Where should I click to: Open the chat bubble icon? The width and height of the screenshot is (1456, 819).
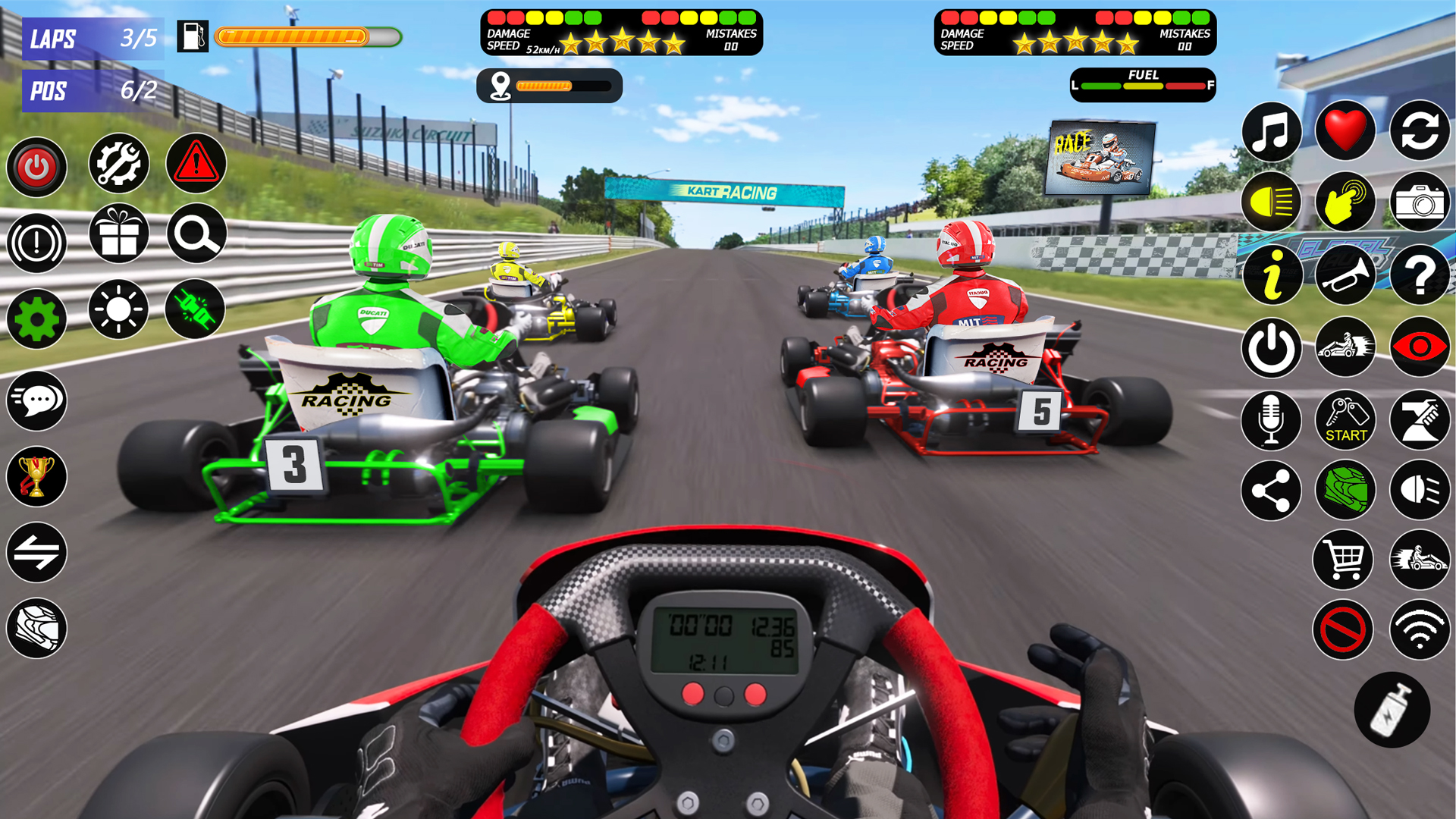pos(36,401)
